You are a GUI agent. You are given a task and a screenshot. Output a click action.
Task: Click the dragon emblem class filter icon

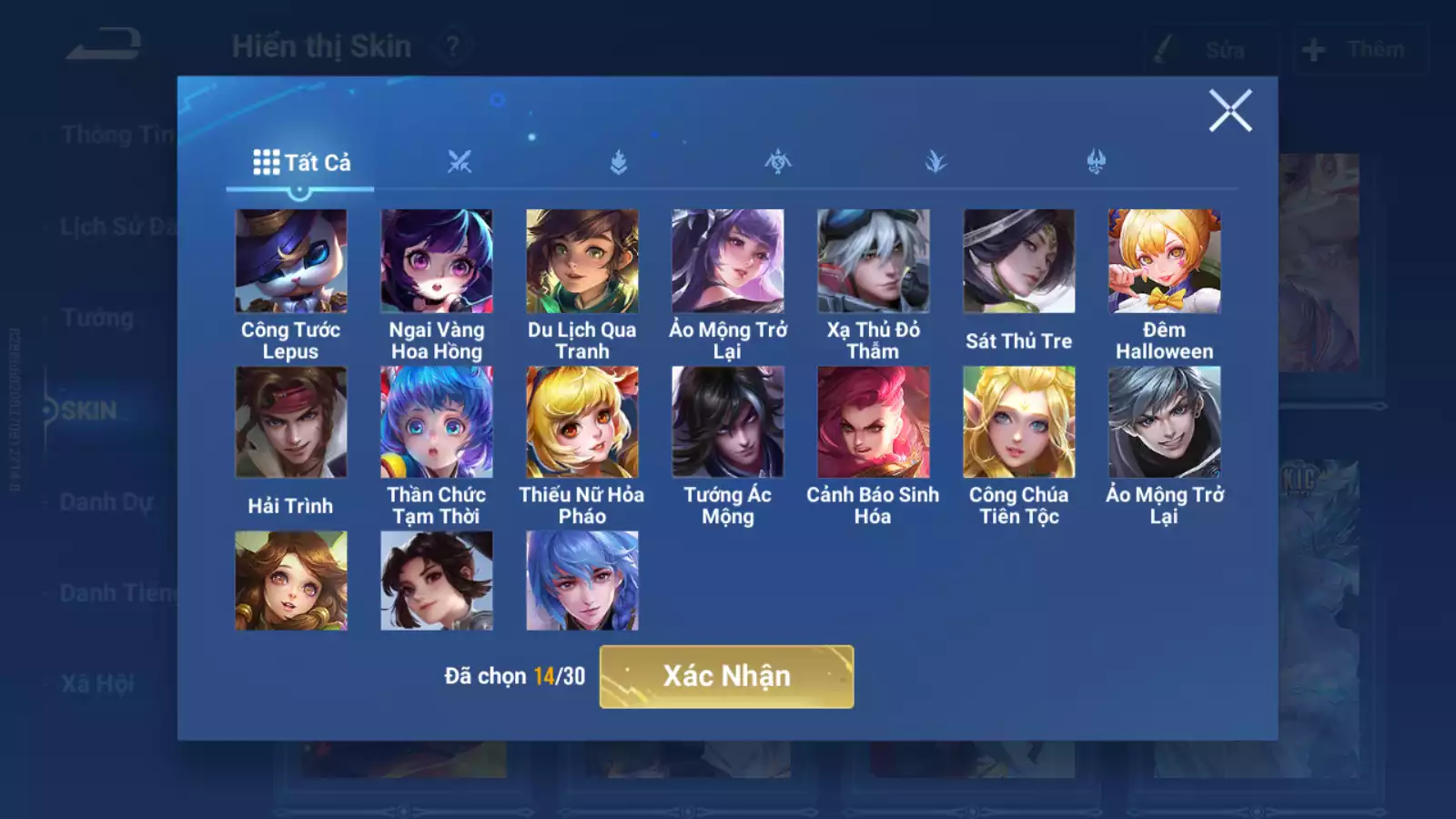[778, 160]
